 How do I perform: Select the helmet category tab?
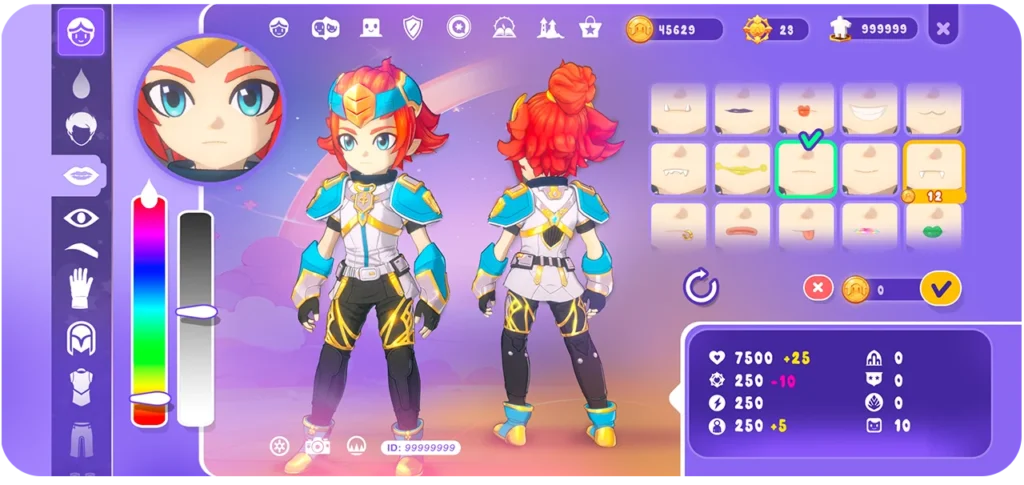[80, 339]
